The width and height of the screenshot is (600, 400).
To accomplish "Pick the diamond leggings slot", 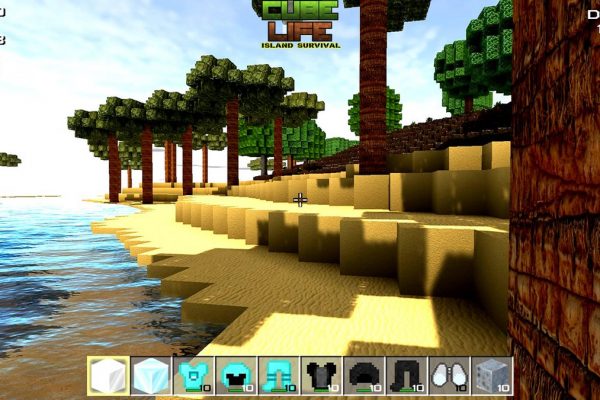I will click(278, 376).
